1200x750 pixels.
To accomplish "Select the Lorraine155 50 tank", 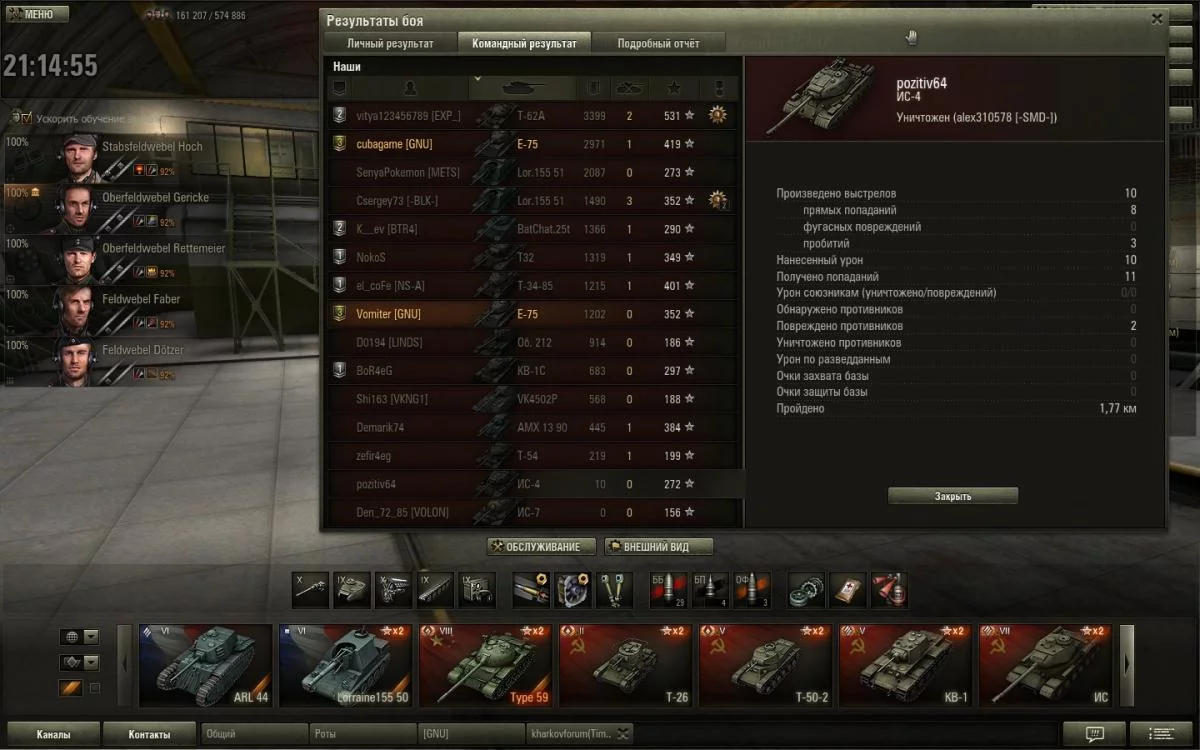I will coord(345,666).
